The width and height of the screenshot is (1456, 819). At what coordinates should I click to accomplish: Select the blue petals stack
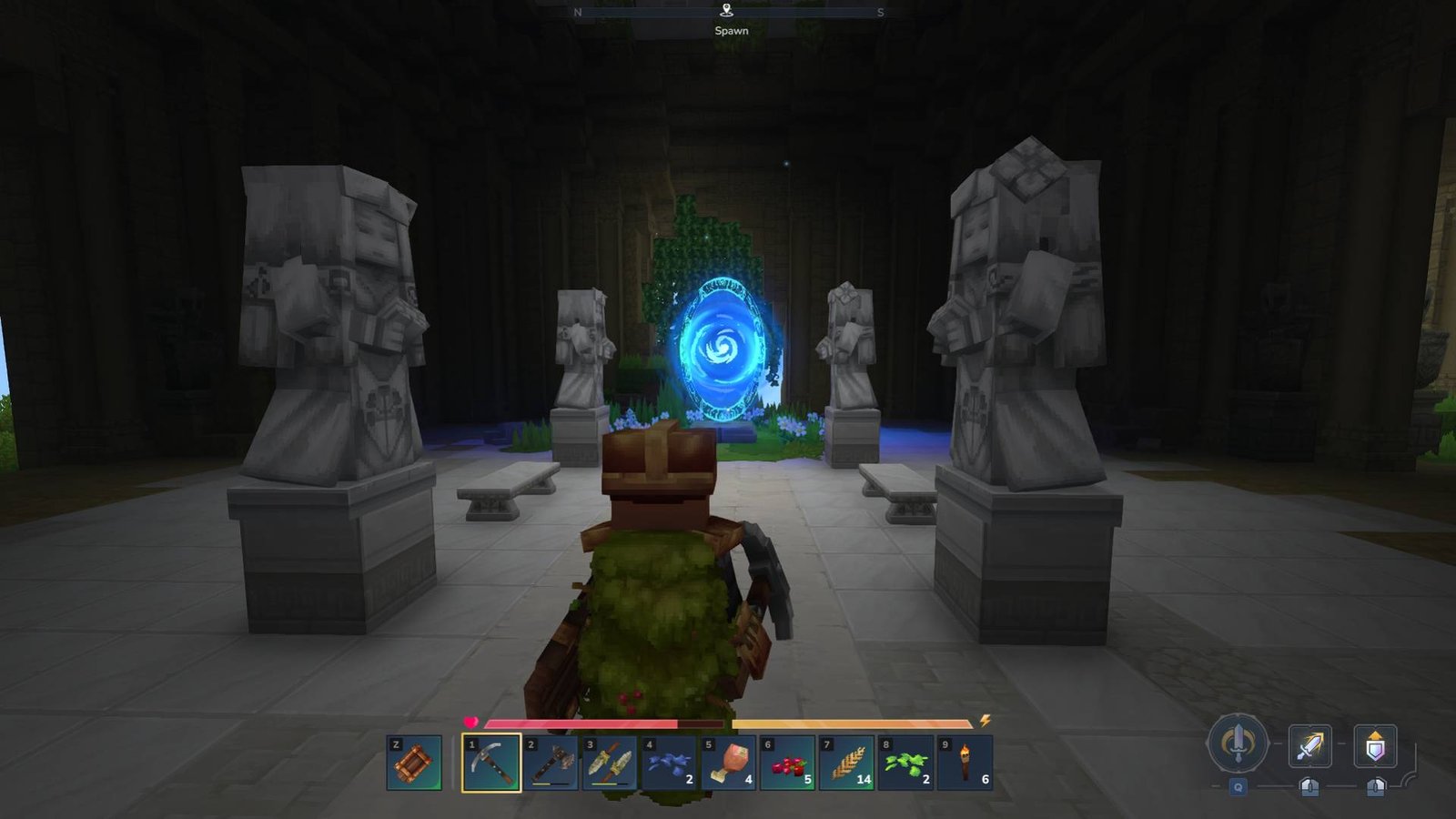(669, 763)
